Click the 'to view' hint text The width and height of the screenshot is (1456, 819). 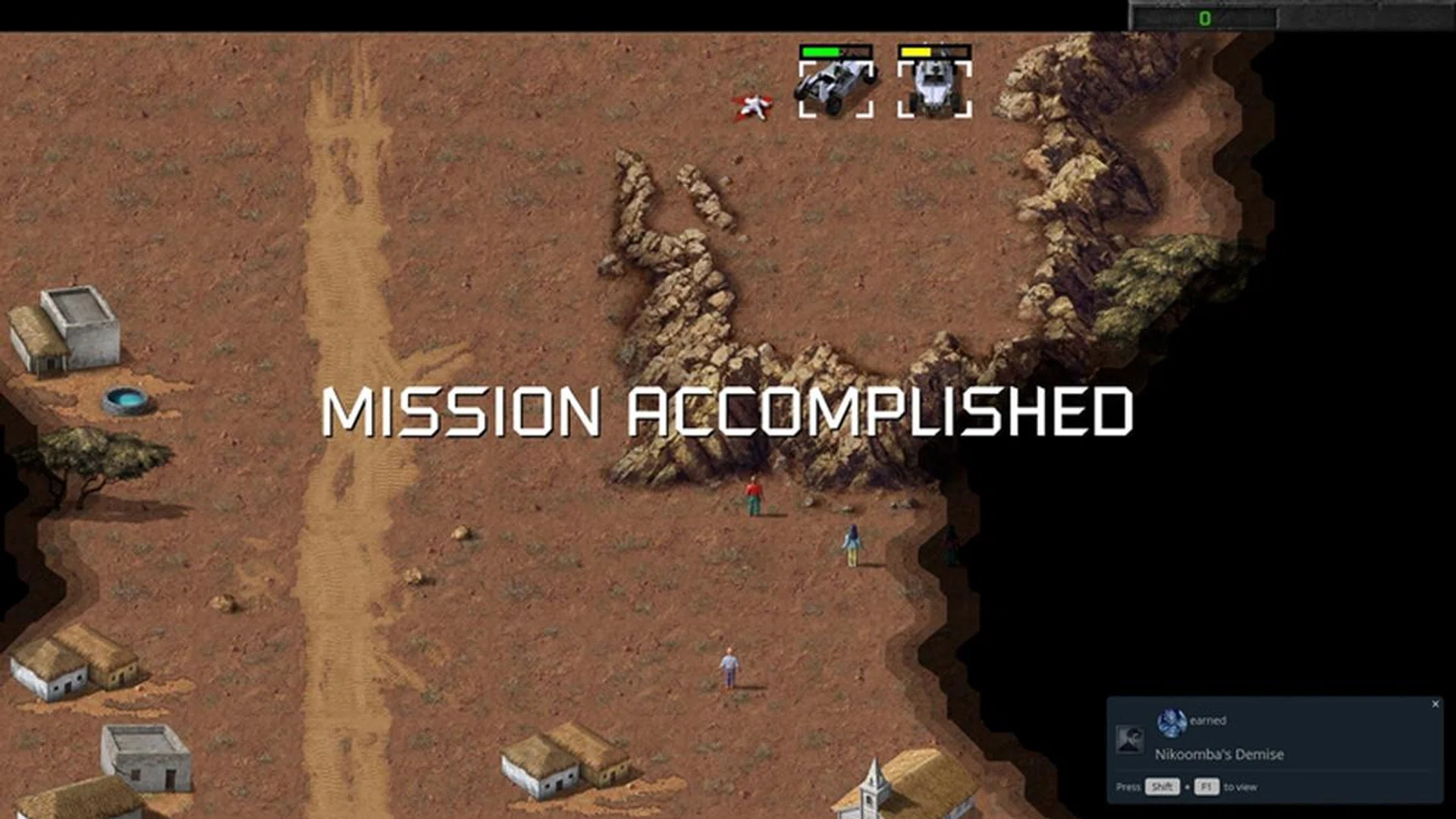(x=1241, y=788)
